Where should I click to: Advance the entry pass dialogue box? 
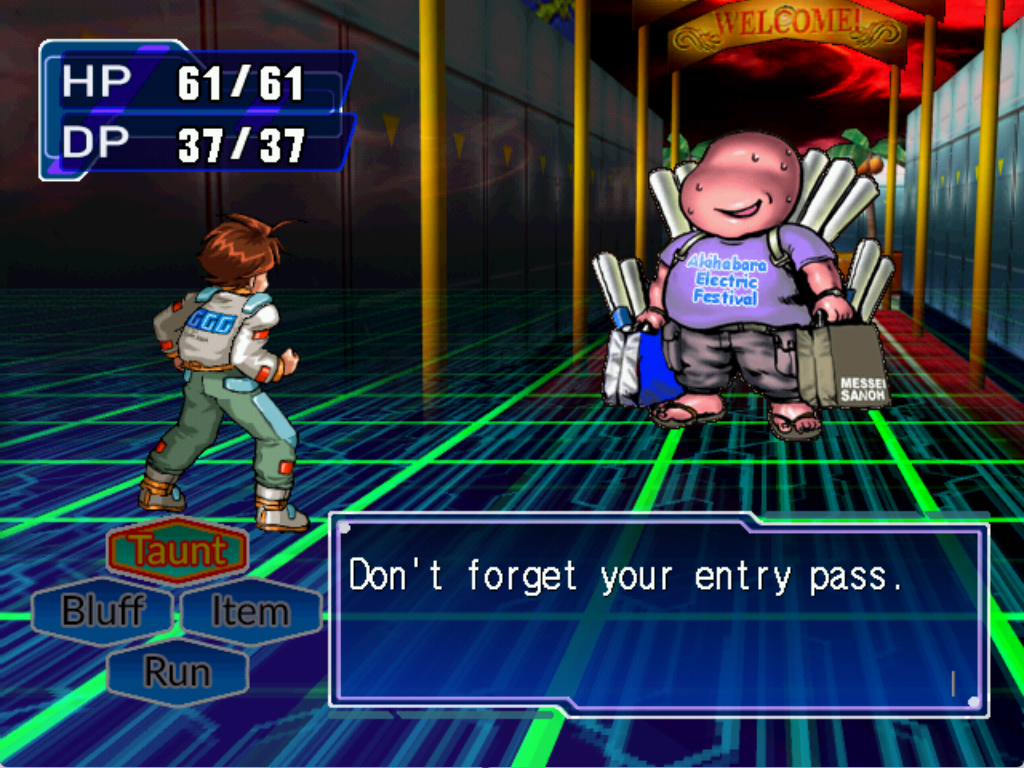[x=658, y=615]
